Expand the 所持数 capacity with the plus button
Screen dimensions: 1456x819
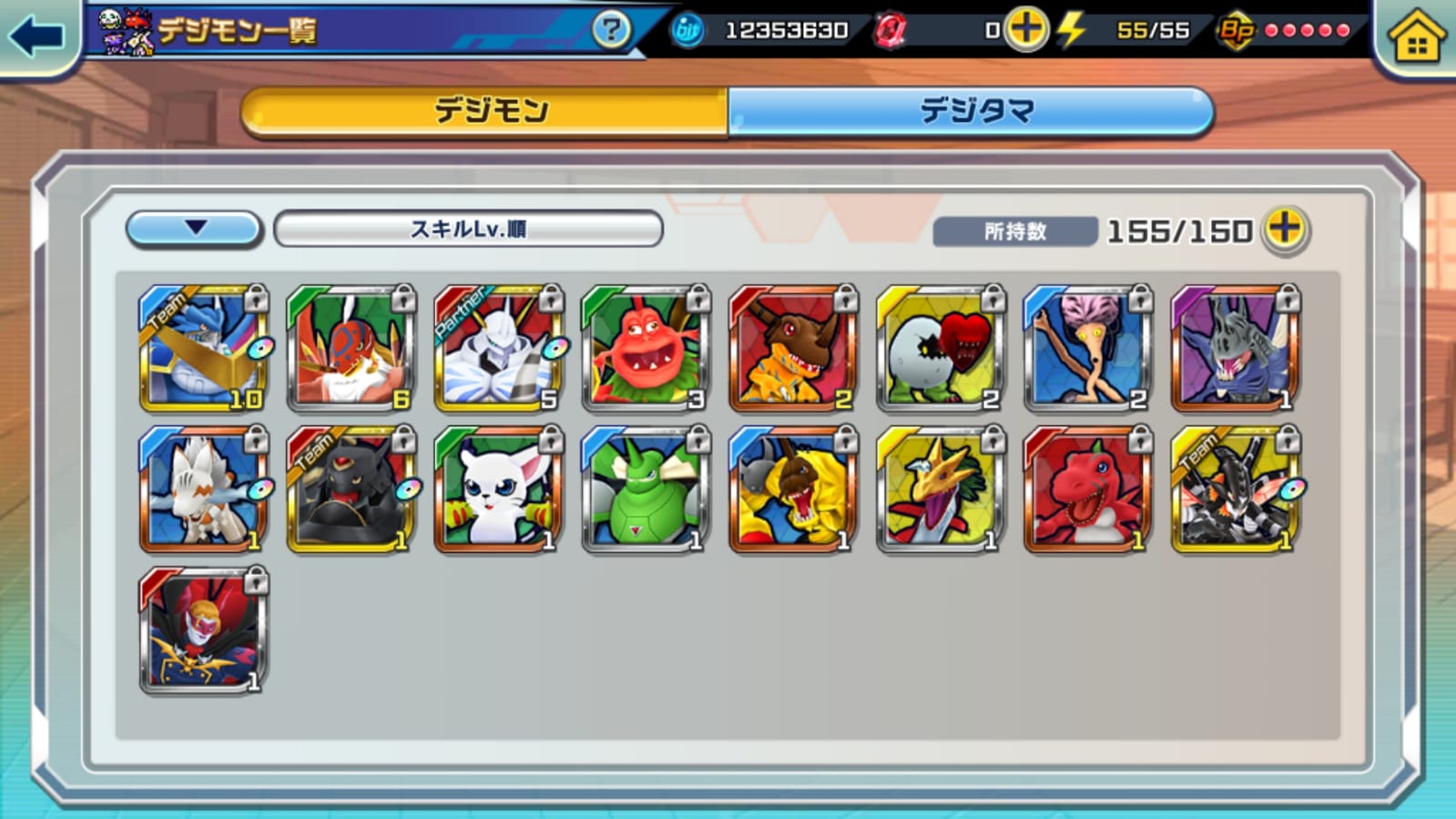[x=1285, y=229]
